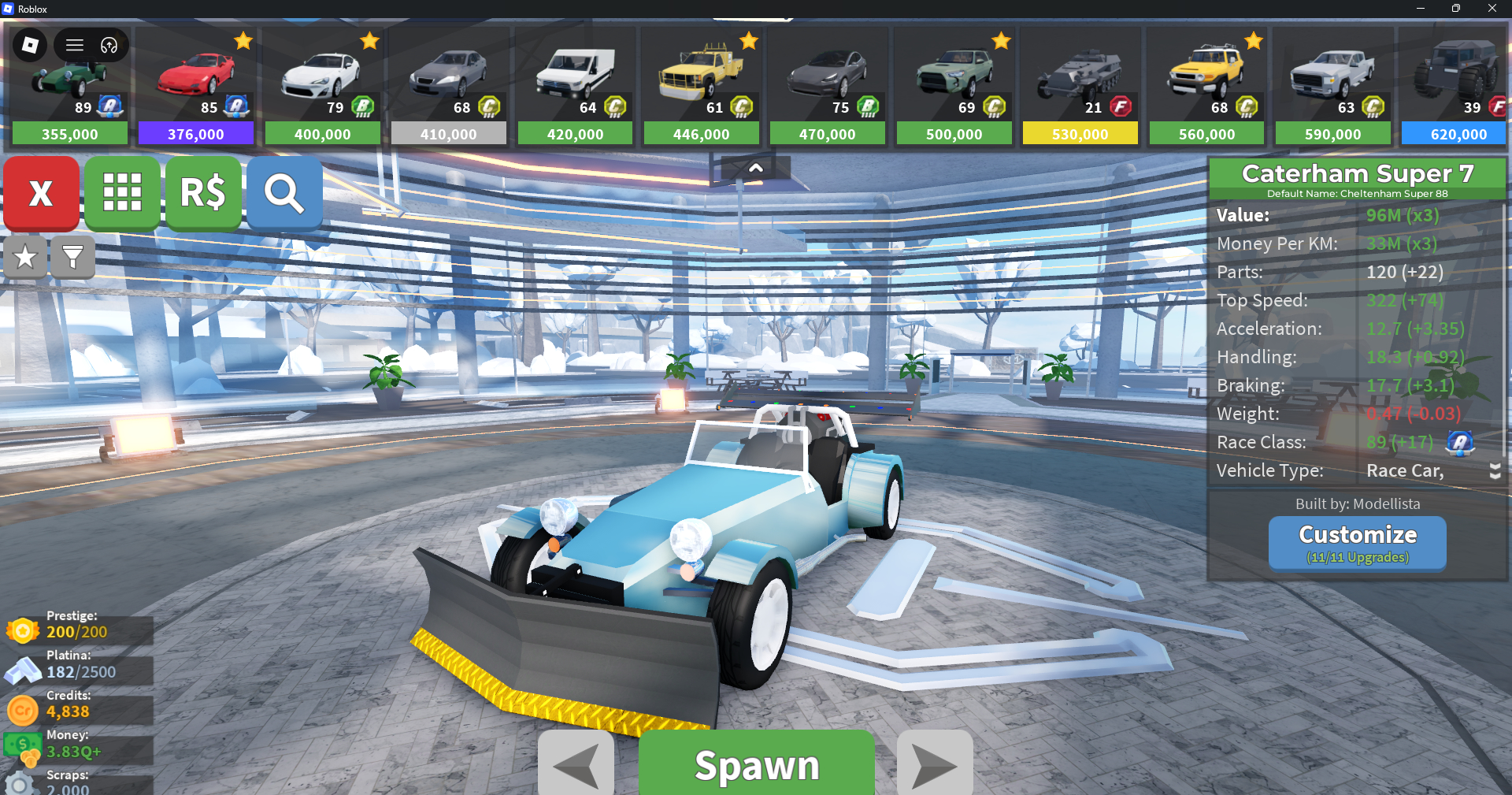Expand the vehicle stats double chevron
The image size is (1512, 795).
pyautogui.click(x=1495, y=471)
